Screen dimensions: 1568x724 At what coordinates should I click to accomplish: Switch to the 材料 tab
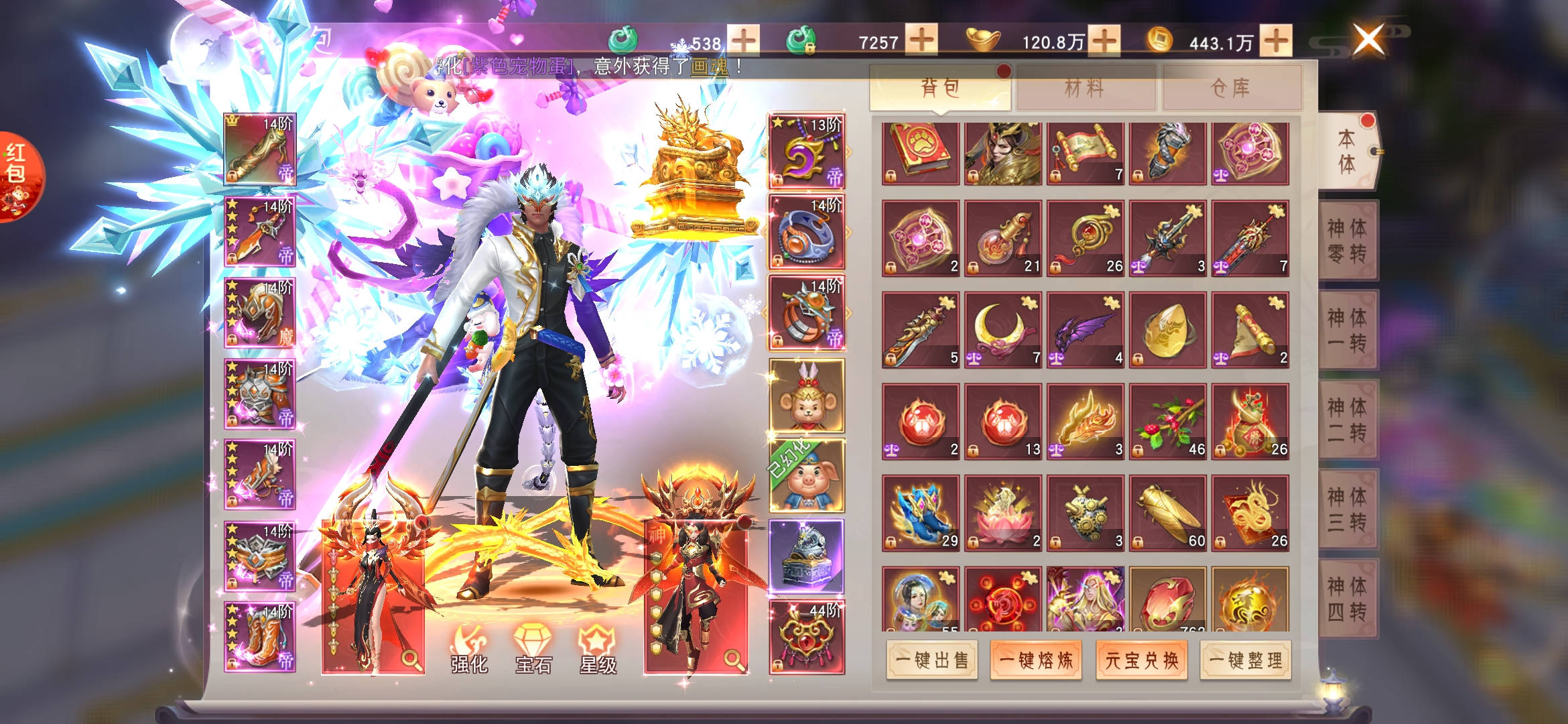click(x=1086, y=88)
